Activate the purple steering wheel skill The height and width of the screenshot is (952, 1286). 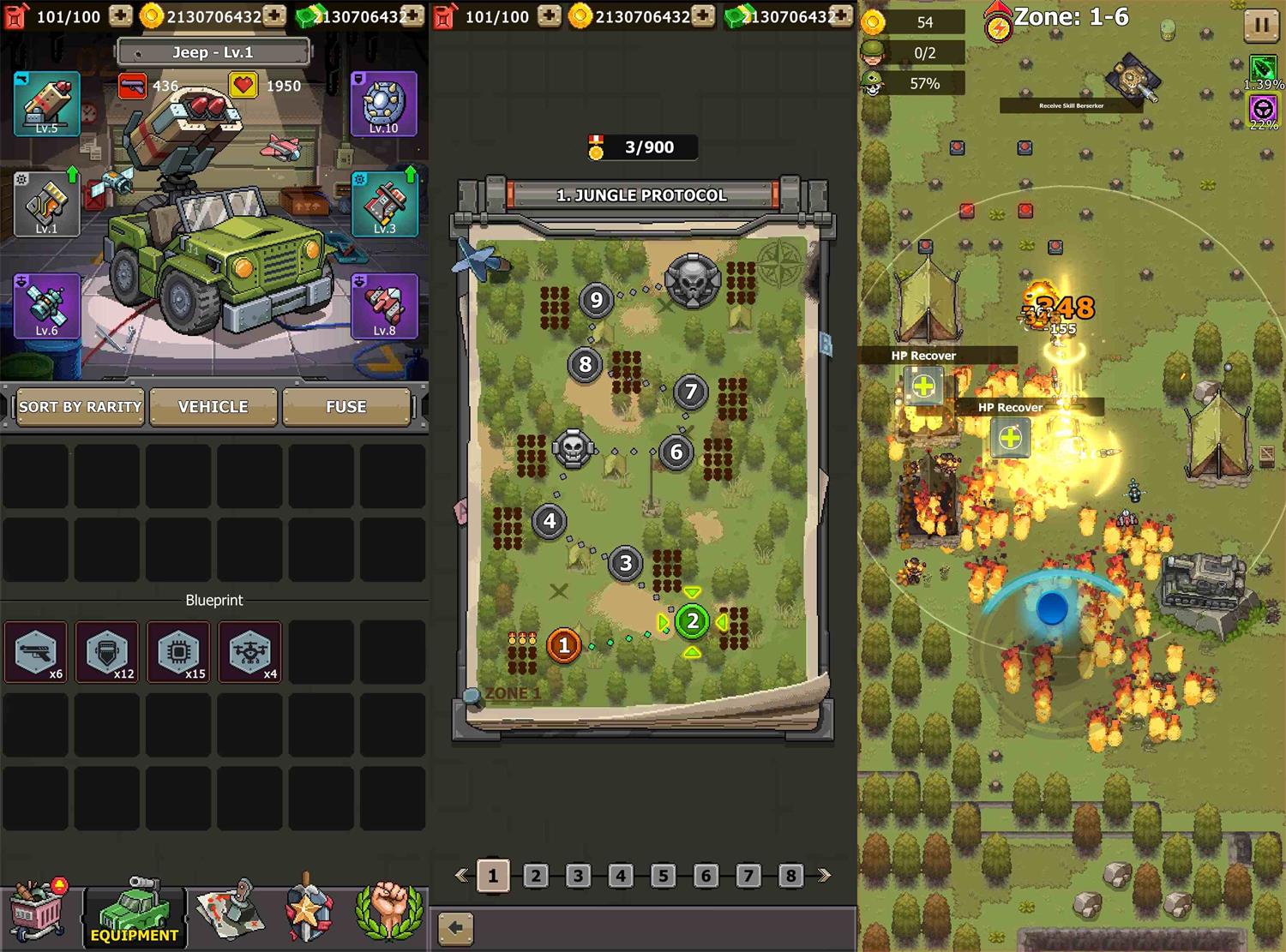point(1262,109)
